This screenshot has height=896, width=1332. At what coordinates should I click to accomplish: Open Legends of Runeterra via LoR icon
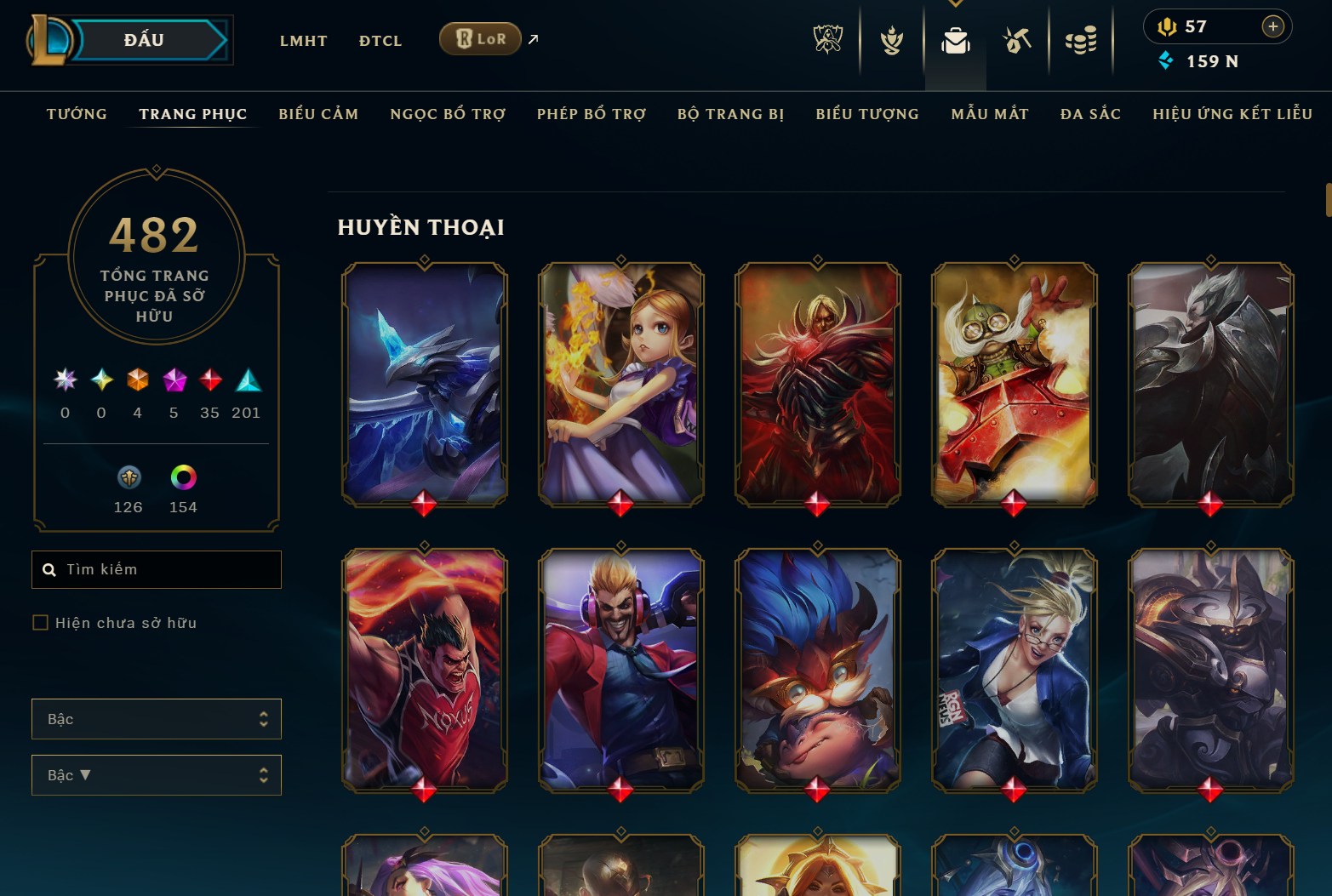click(x=480, y=38)
